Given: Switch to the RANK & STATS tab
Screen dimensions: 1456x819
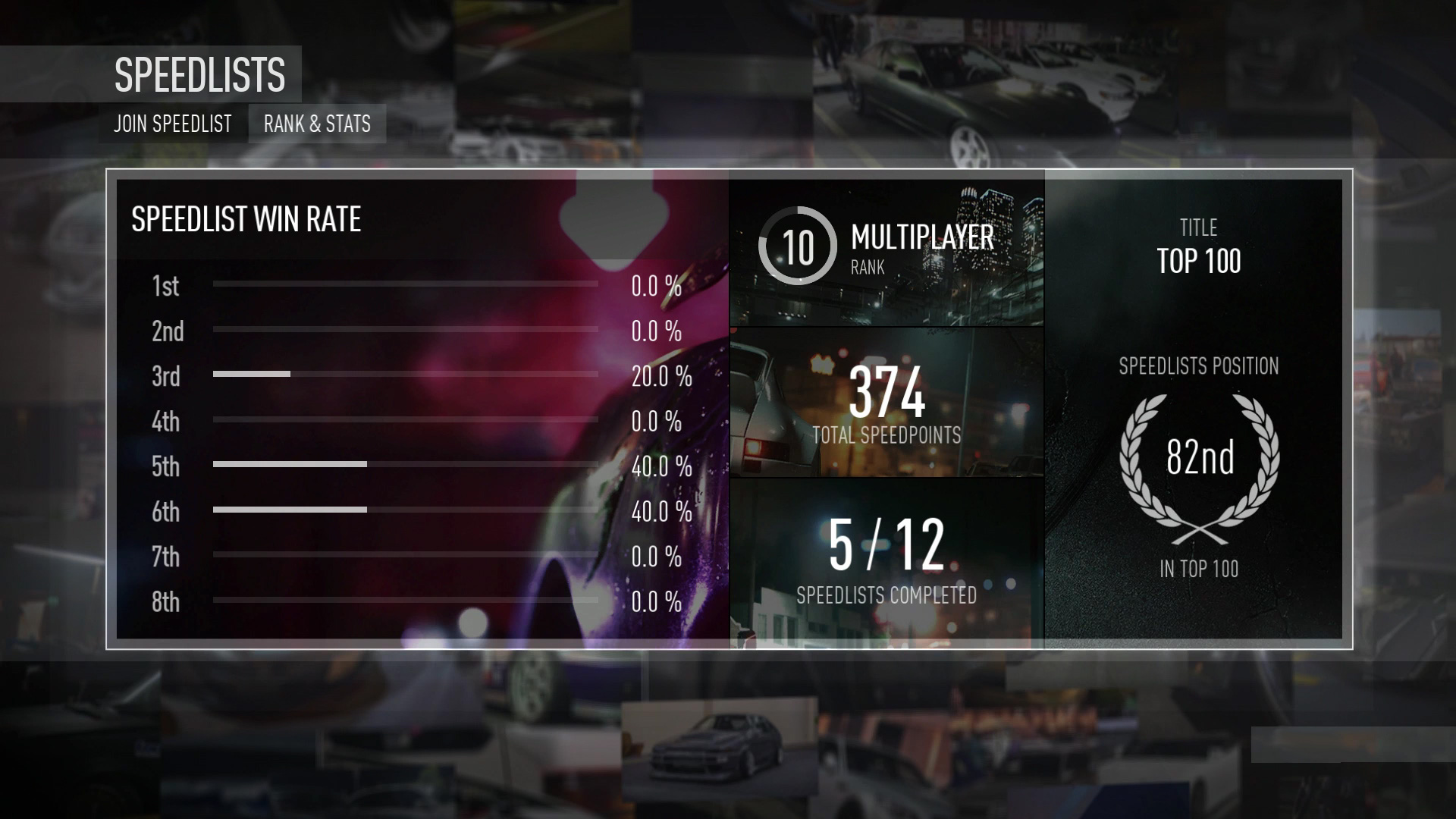Looking at the screenshot, I should pos(317,124).
